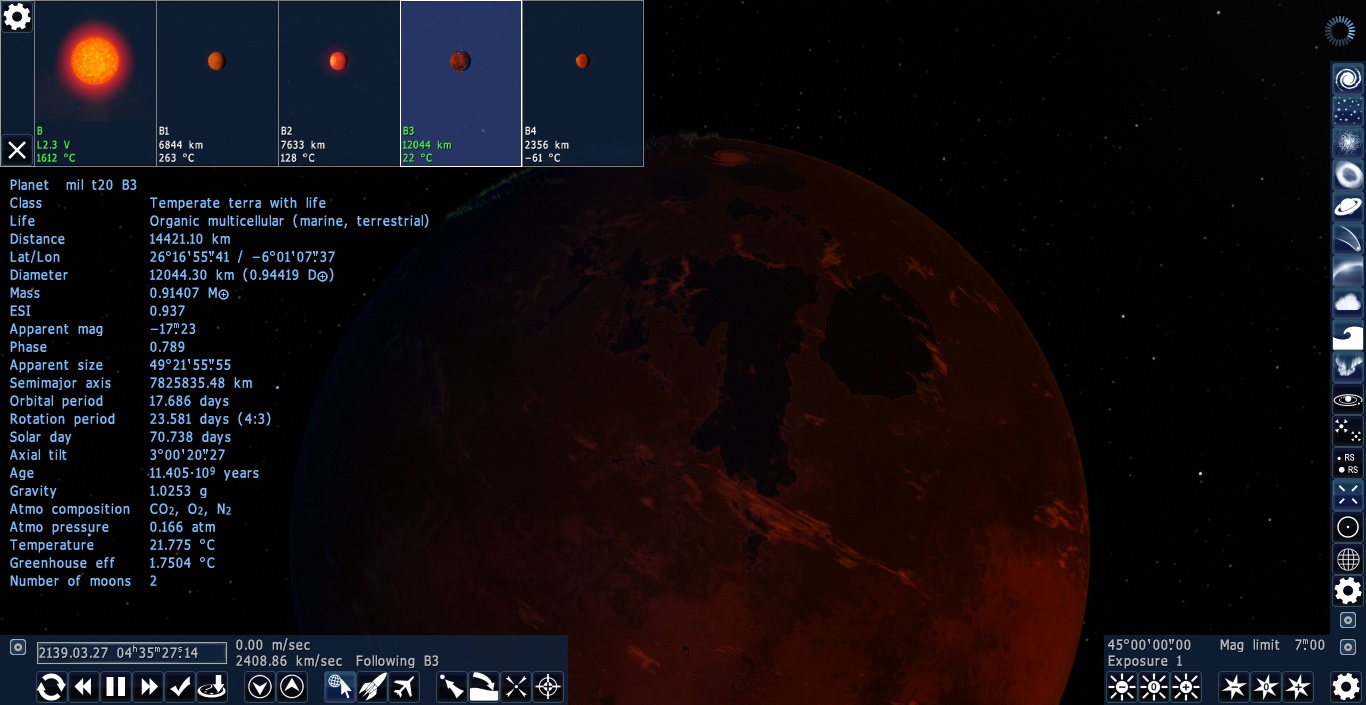Image resolution: width=1366 pixels, height=705 pixels.
Task: Click the date and time field
Action: coord(132,653)
